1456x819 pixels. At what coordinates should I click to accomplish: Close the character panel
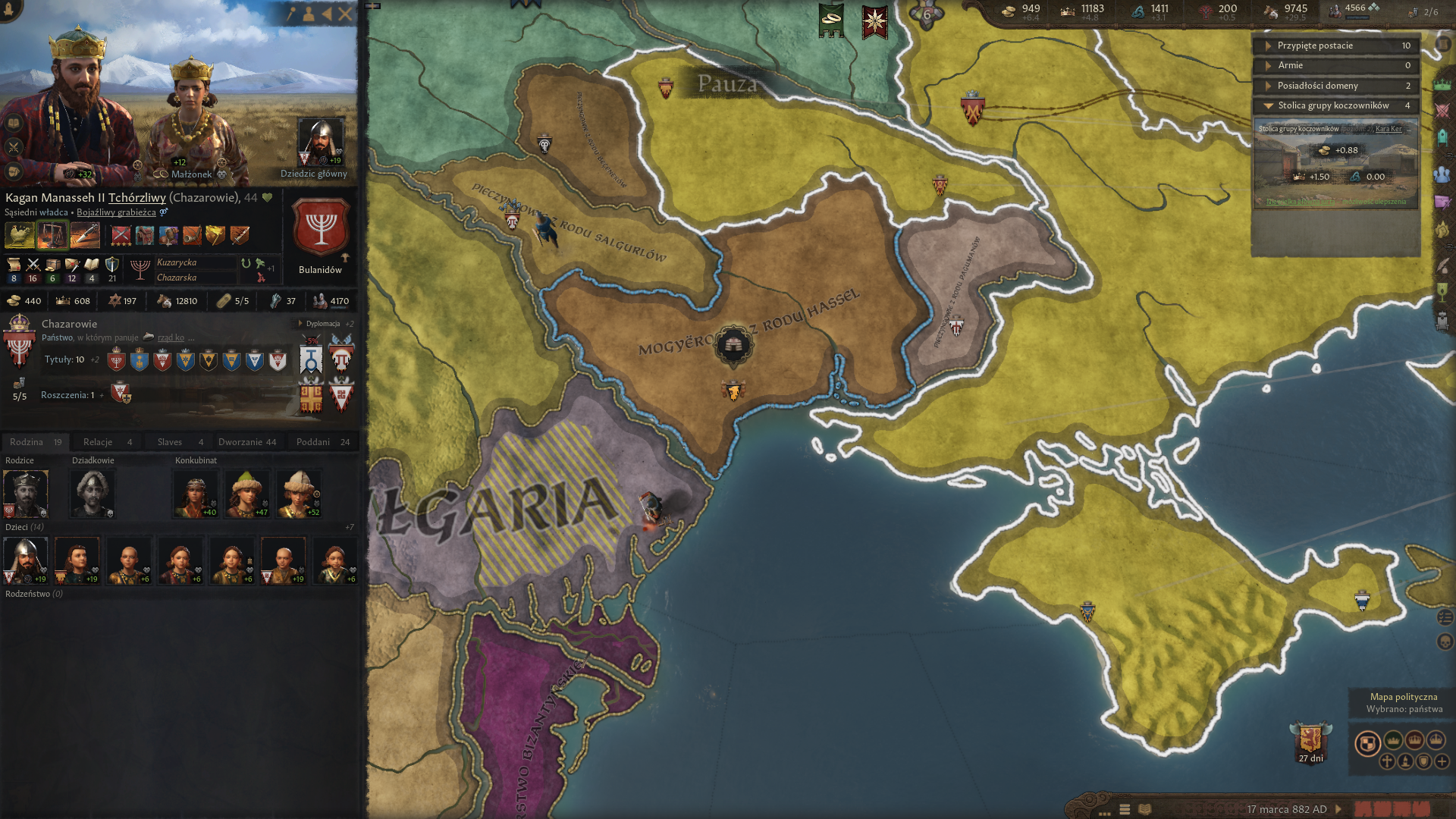345,14
